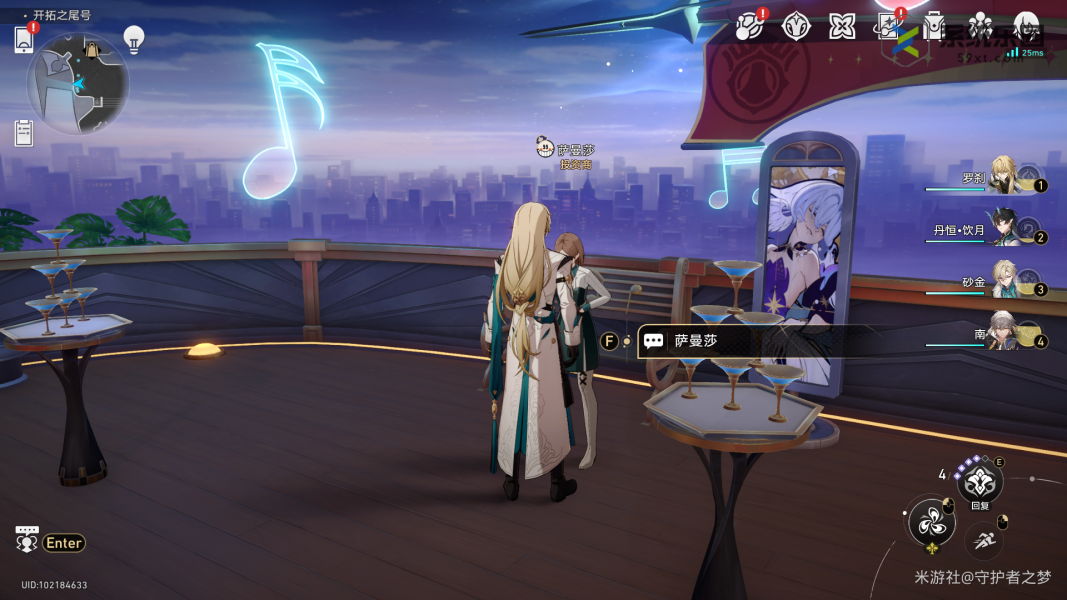Select the fourth party member portrait

point(1004,334)
